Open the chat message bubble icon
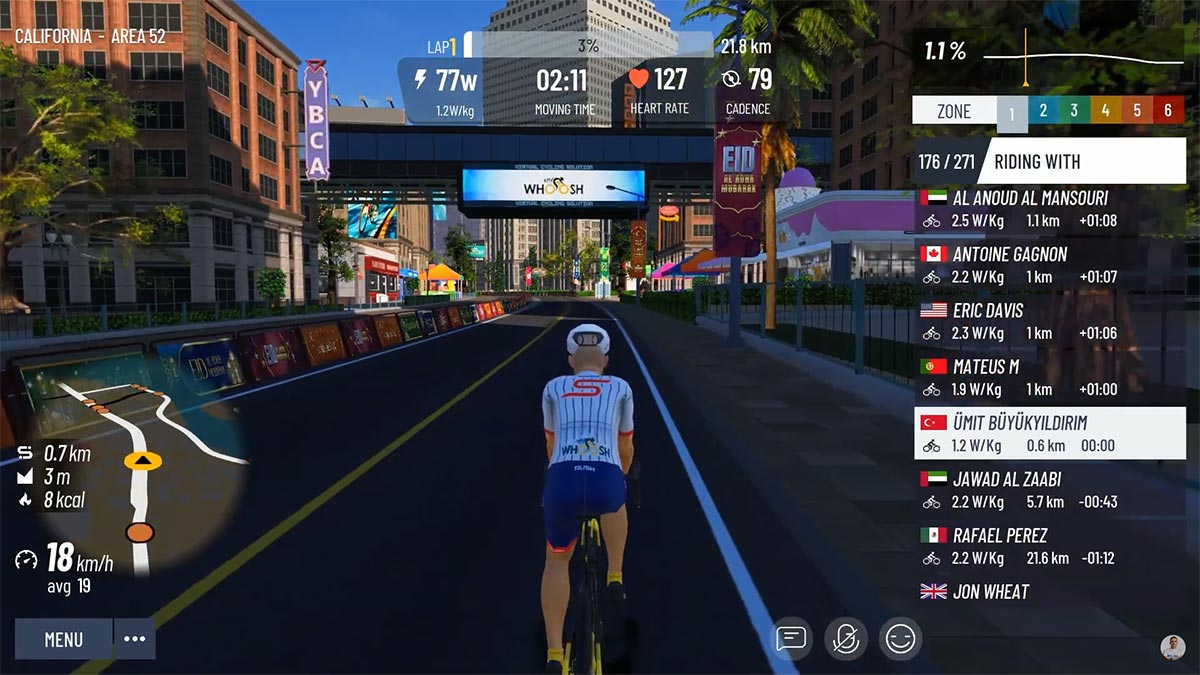 click(791, 638)
